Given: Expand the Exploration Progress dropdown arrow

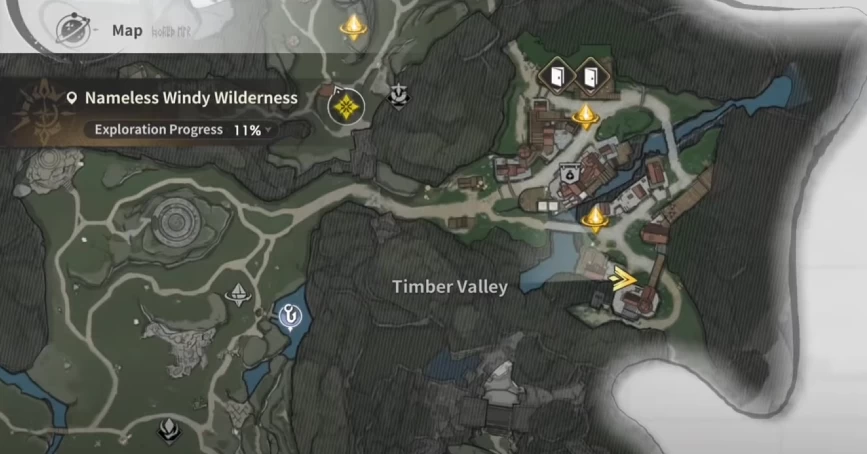Looking at the screenshot, I should 269,130.
